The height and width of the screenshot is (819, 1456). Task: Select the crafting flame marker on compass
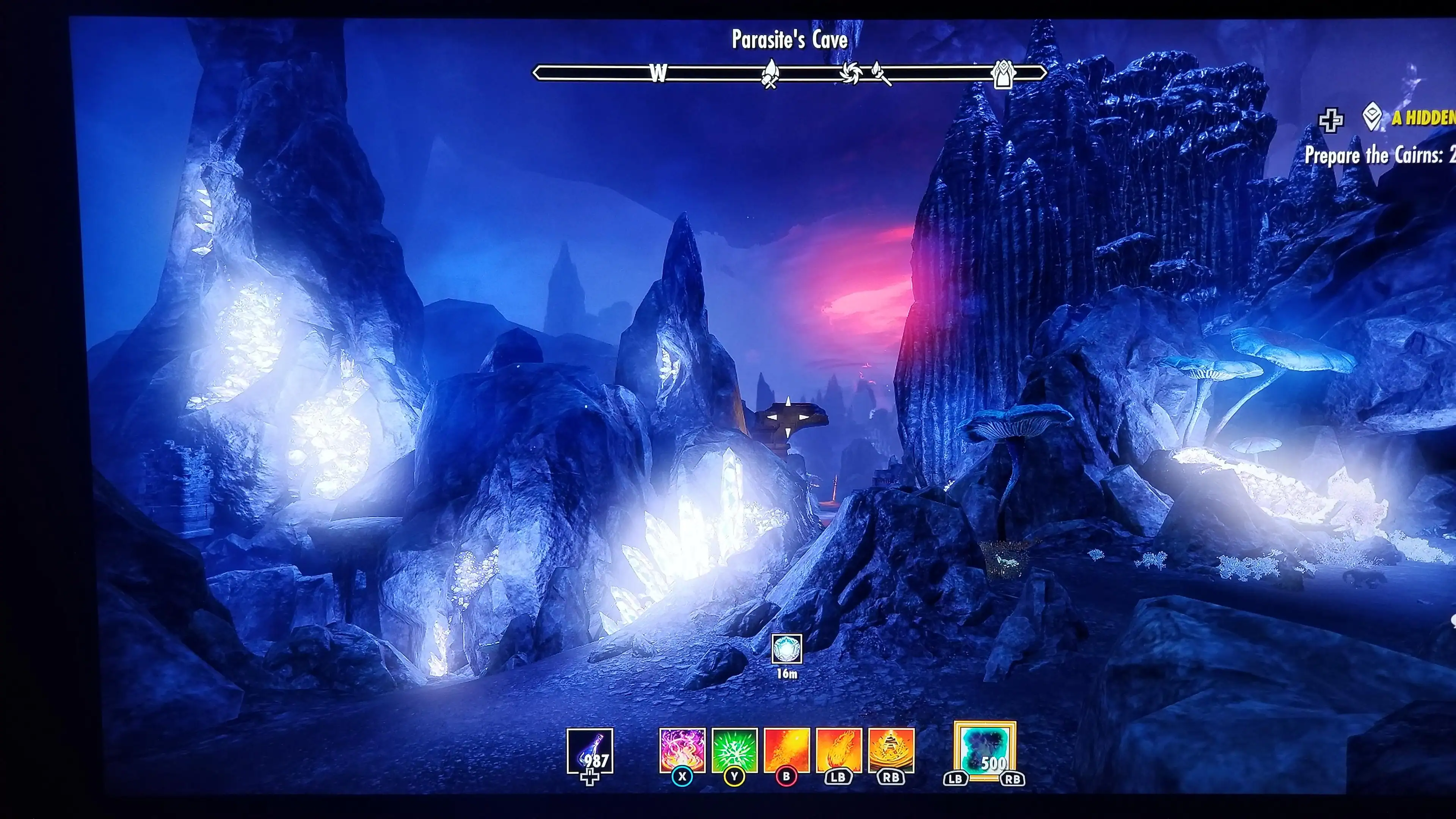(770, 75)
